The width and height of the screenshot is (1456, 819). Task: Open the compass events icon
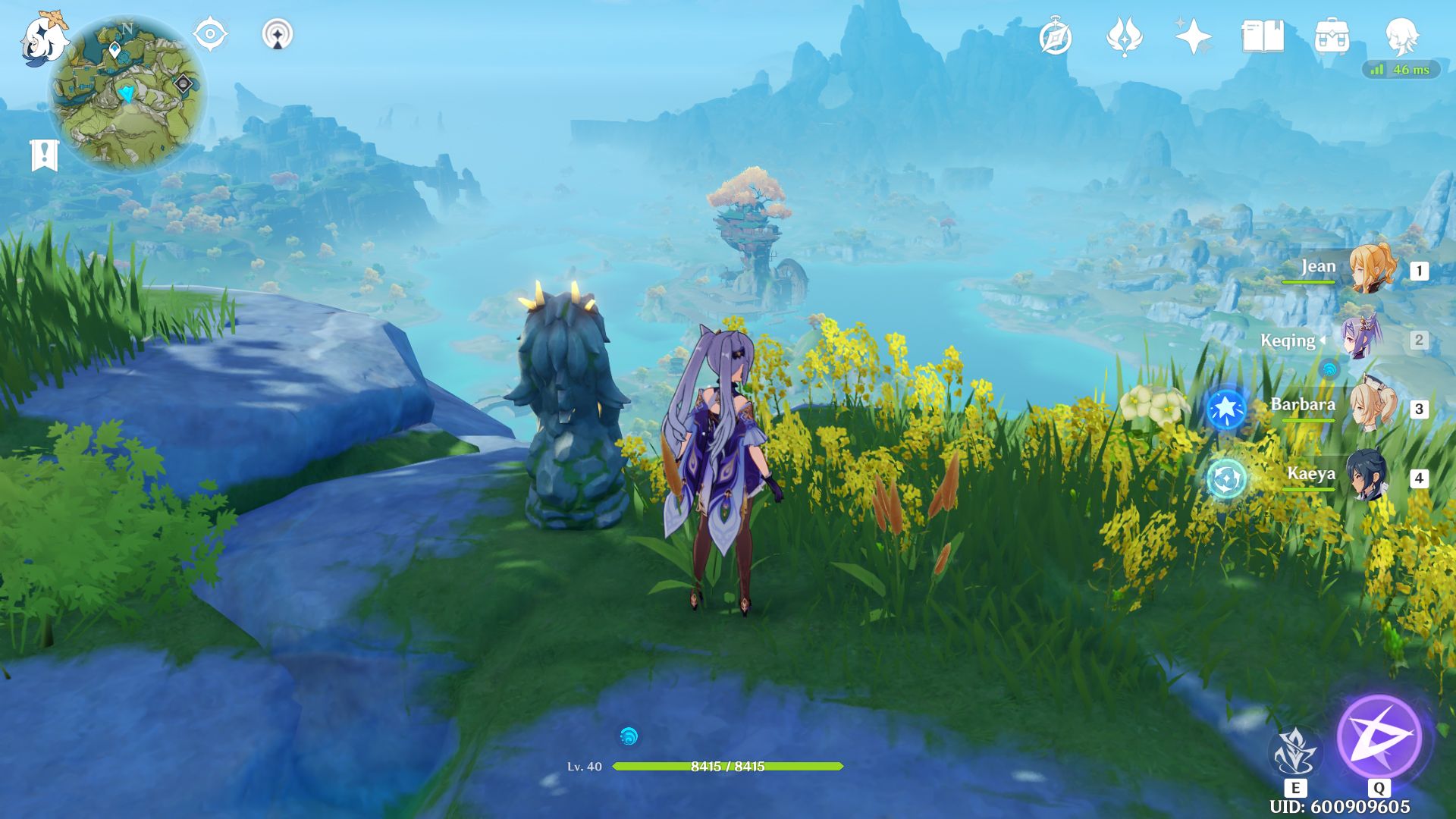click(x=1056, y=37)
